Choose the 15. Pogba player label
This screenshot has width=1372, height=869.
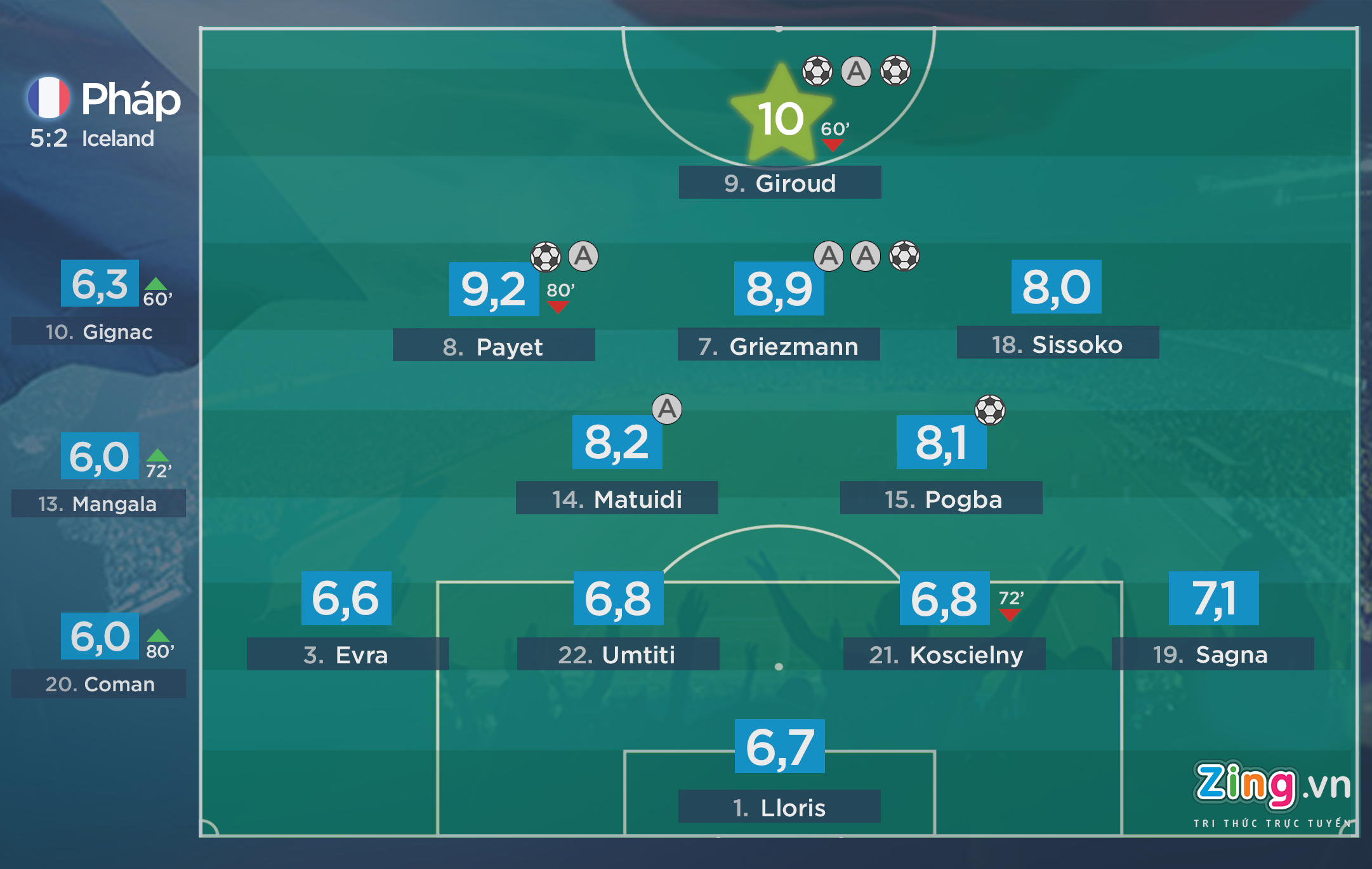(x=940, y=498)
